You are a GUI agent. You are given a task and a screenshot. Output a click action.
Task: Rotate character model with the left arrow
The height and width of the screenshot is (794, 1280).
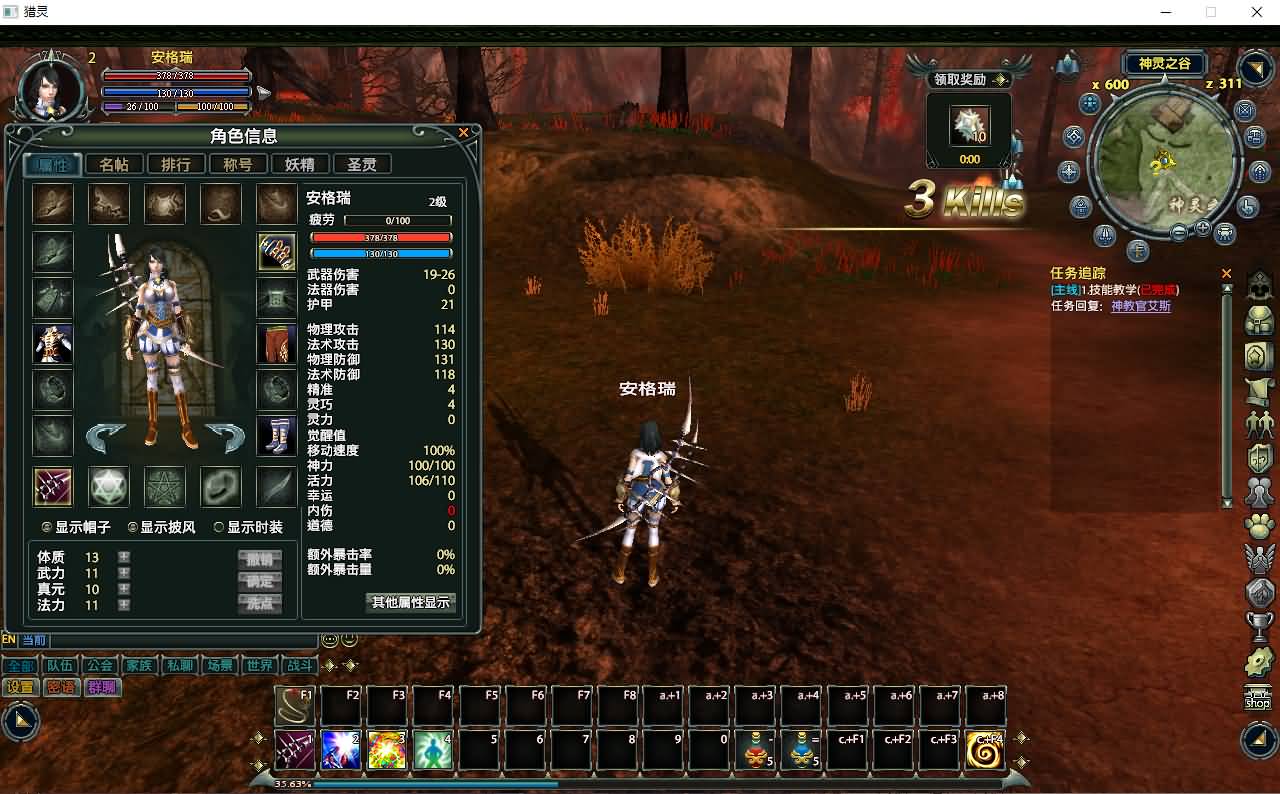pos(104,435)
